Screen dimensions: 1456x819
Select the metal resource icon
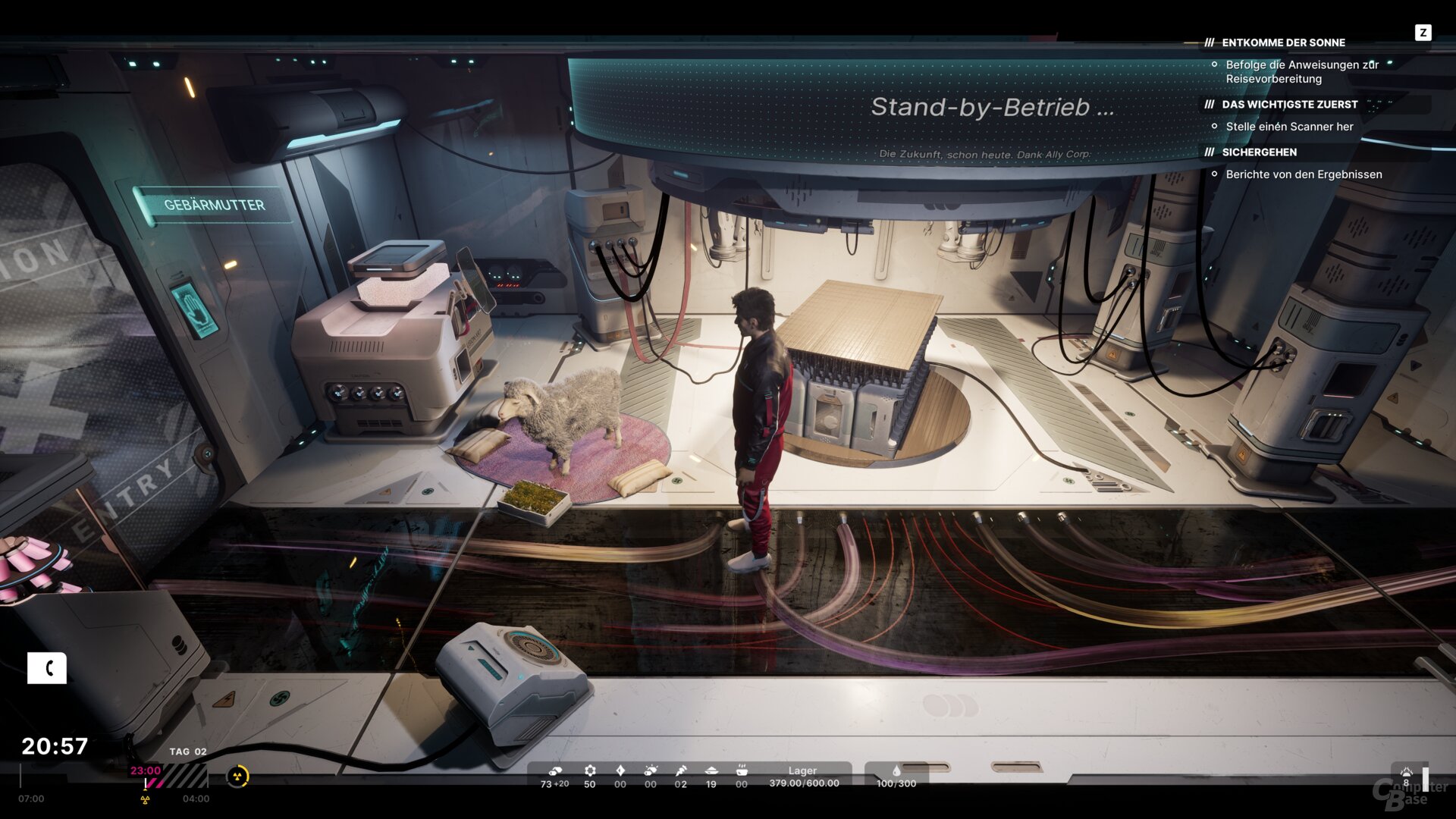(556, 771)
